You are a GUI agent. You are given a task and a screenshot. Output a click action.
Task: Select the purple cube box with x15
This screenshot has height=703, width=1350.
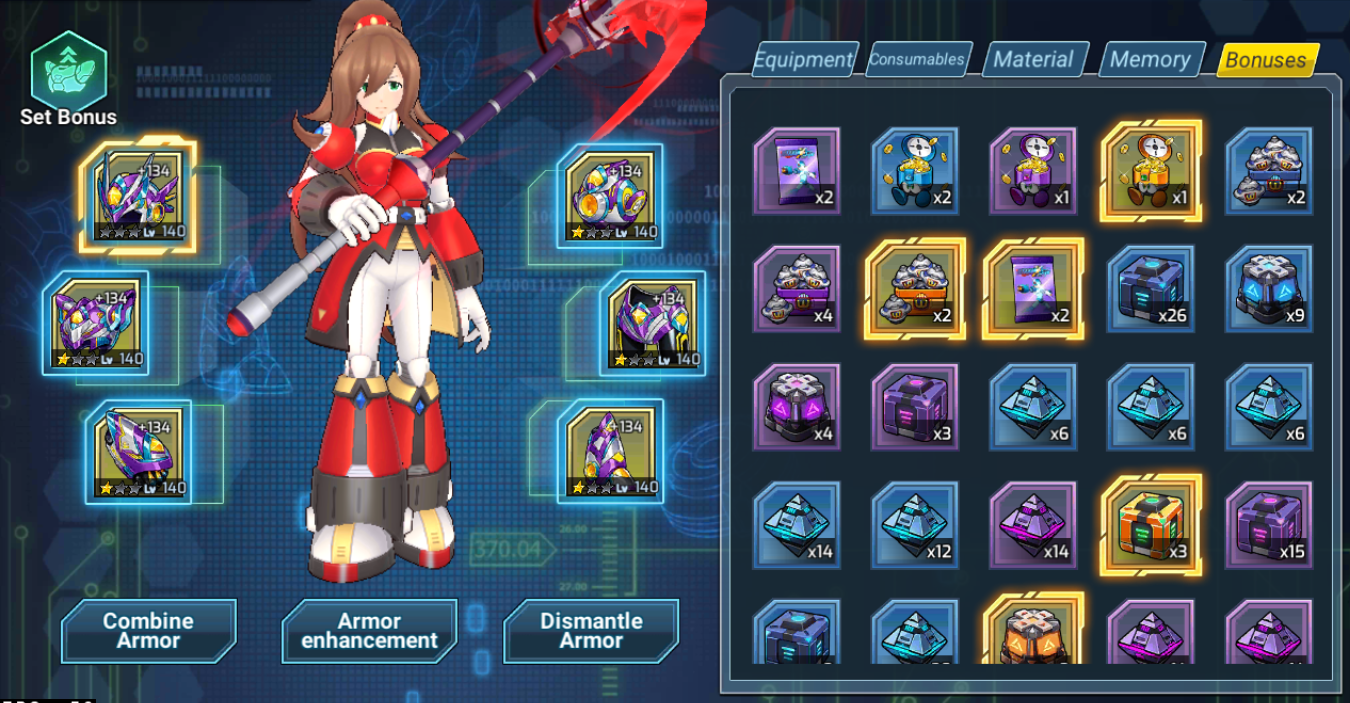[x=1269, y=525]
